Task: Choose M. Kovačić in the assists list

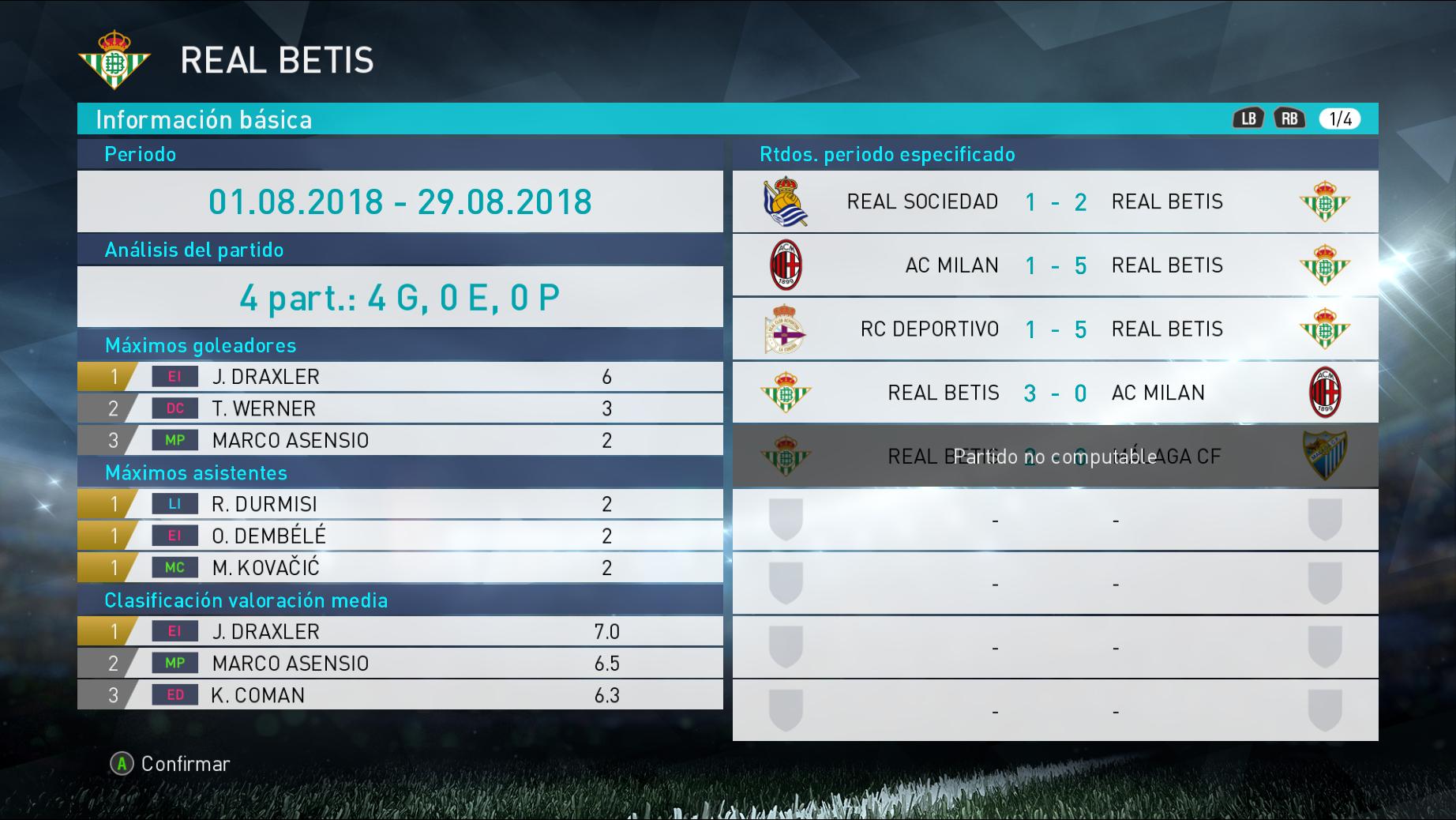Action: click(400, 567)
